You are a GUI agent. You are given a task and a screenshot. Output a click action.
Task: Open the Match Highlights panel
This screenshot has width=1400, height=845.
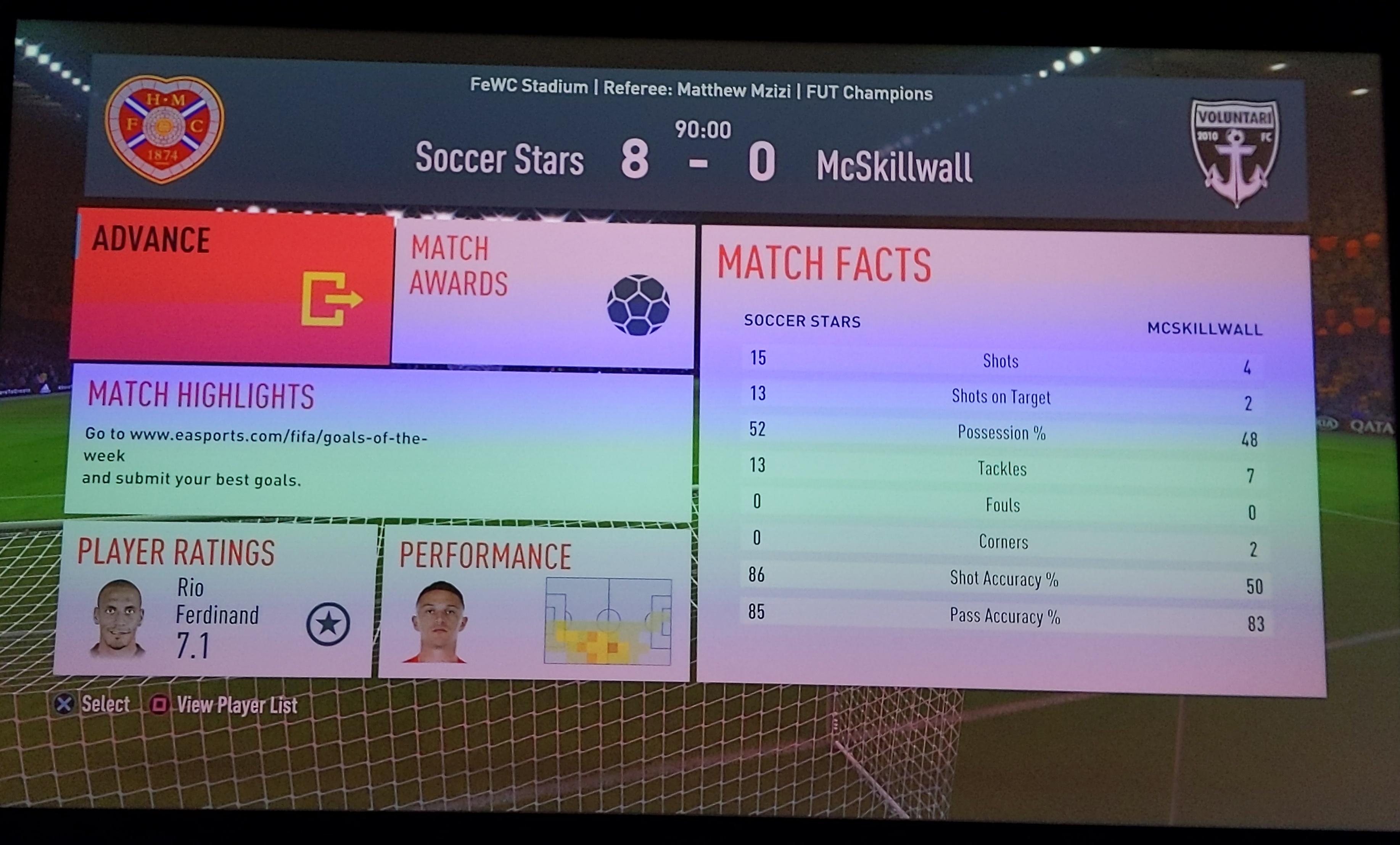tap(380, 443)
